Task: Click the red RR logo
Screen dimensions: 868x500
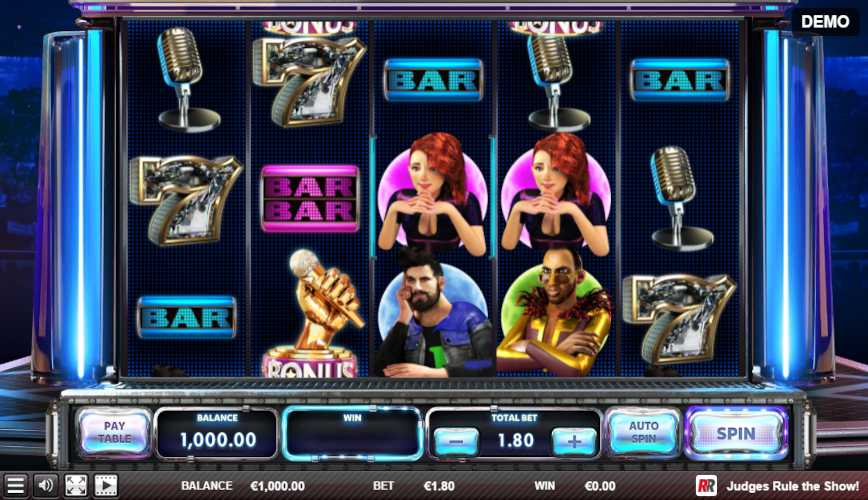Action: click(706, 486)
